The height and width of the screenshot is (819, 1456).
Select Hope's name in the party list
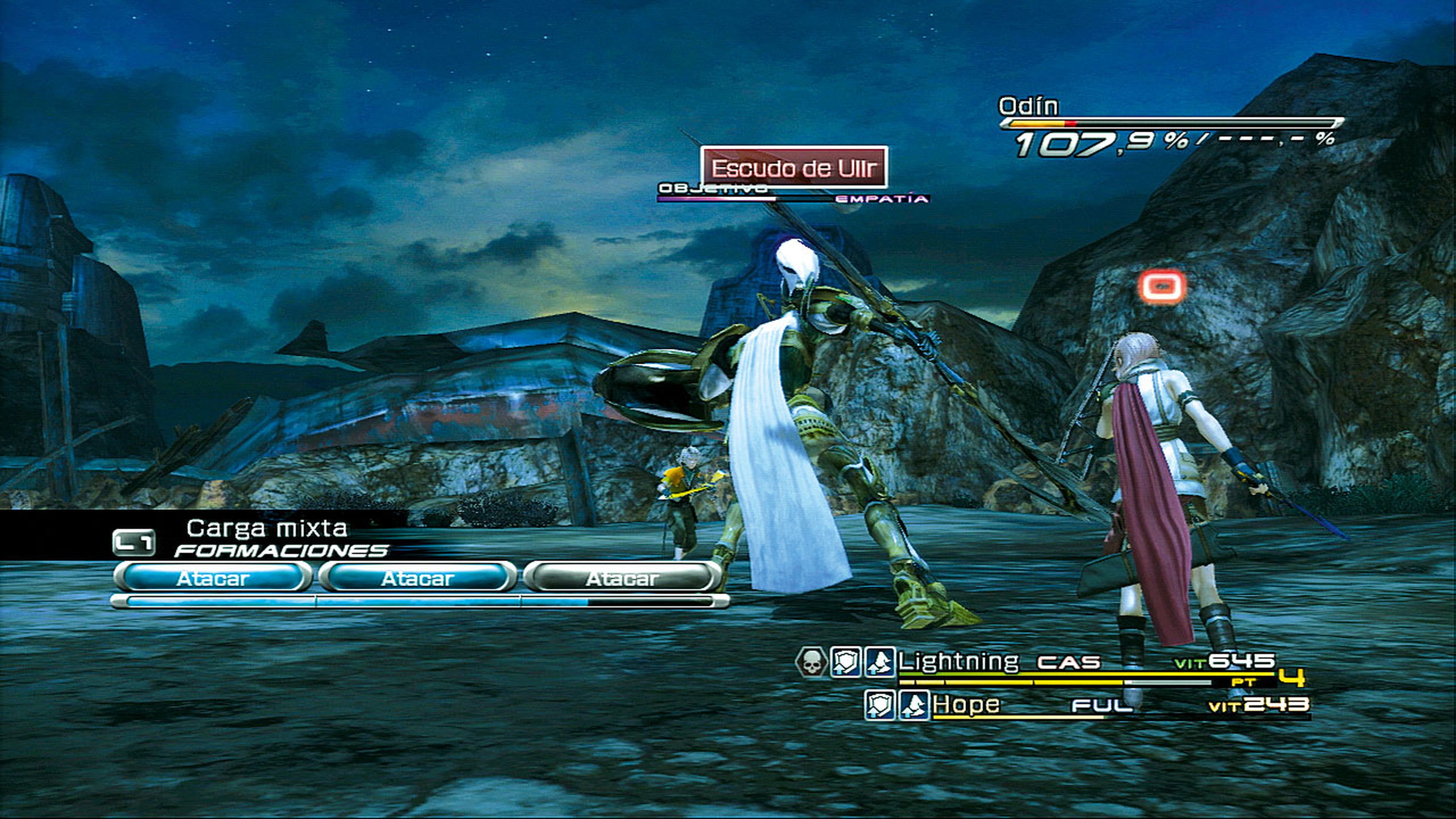point(966,704)
